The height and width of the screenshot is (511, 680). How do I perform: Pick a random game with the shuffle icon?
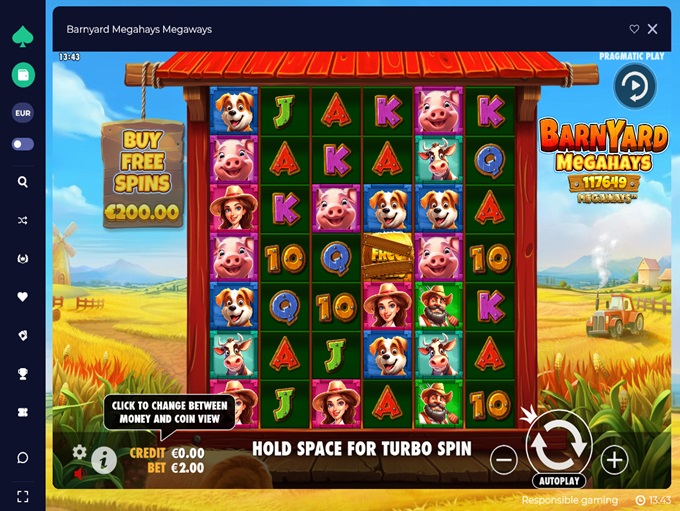pyautogui.click(x=22, y=221)
